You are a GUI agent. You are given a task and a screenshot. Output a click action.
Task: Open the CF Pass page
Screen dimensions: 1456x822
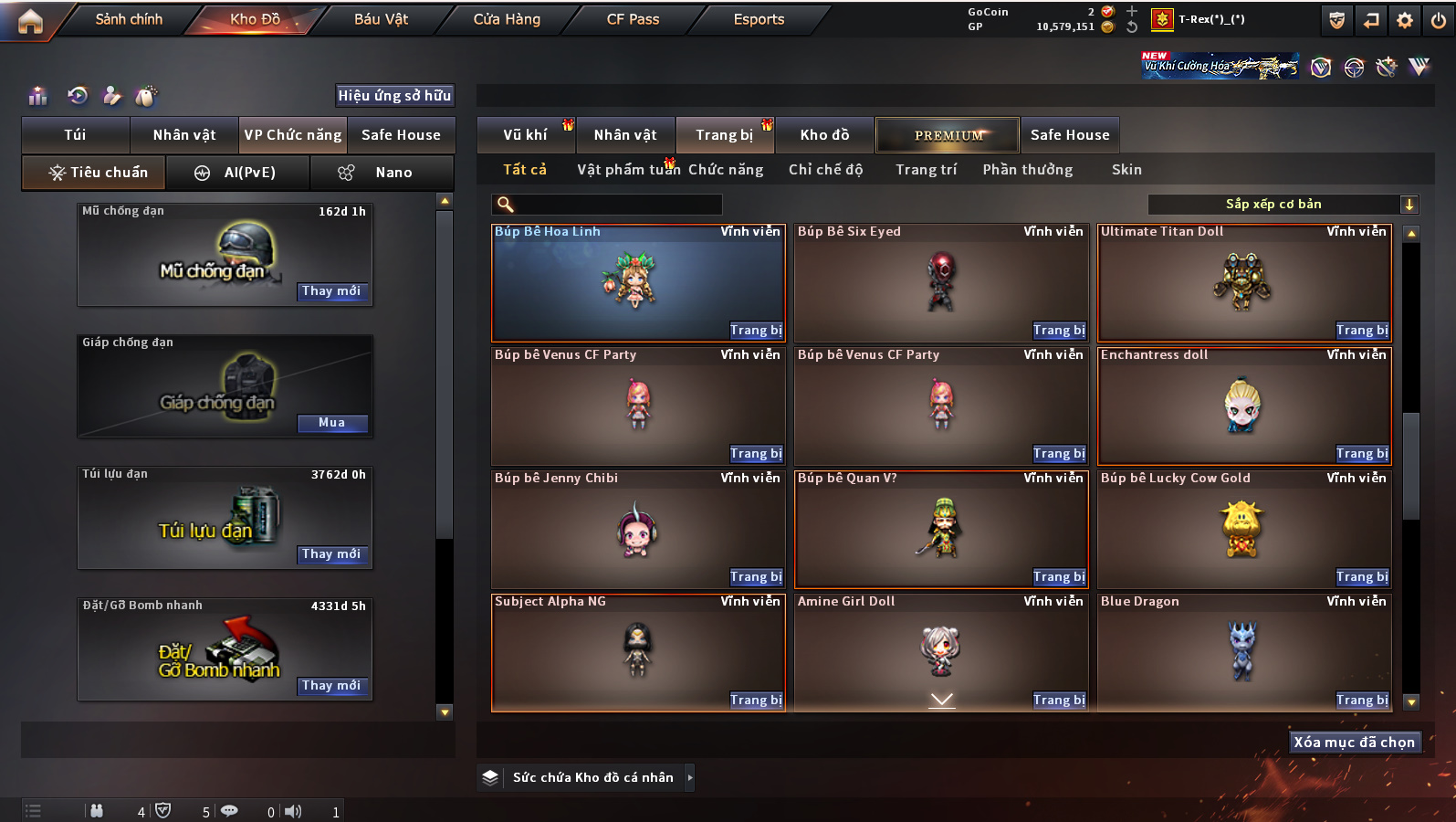tap(633, 19)
